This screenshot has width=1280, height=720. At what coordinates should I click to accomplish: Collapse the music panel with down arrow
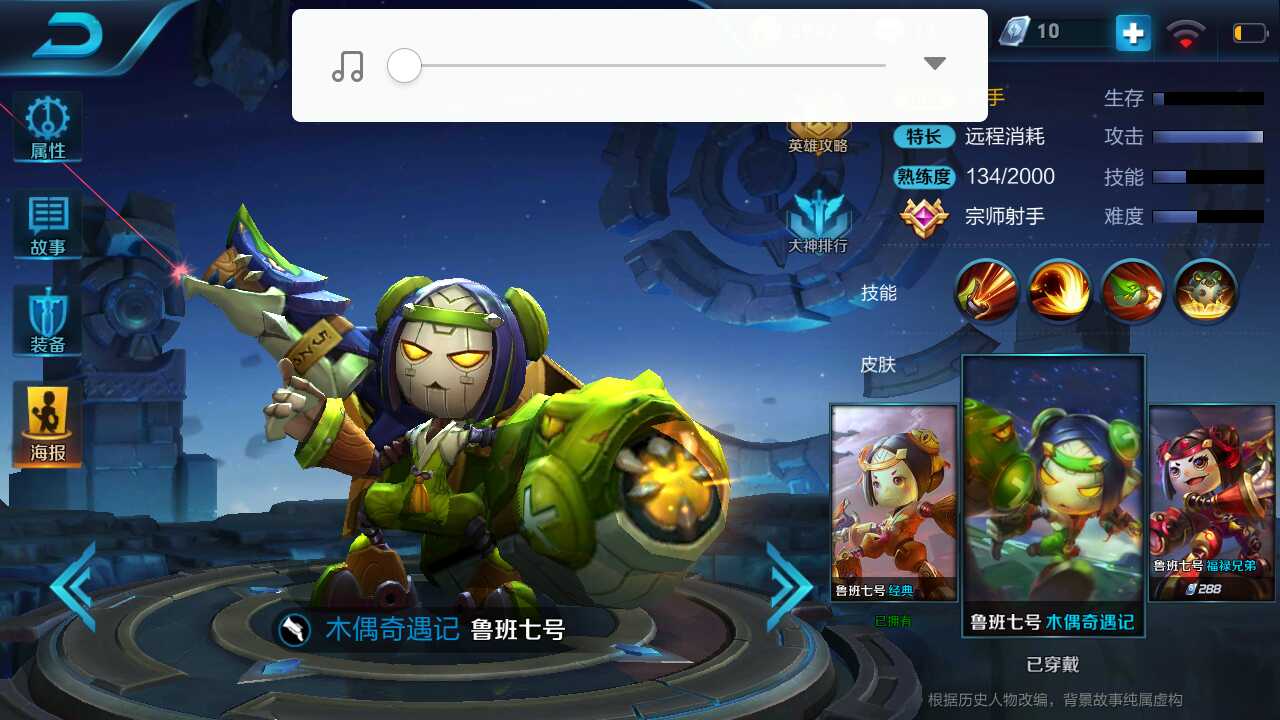click(933, 62)
